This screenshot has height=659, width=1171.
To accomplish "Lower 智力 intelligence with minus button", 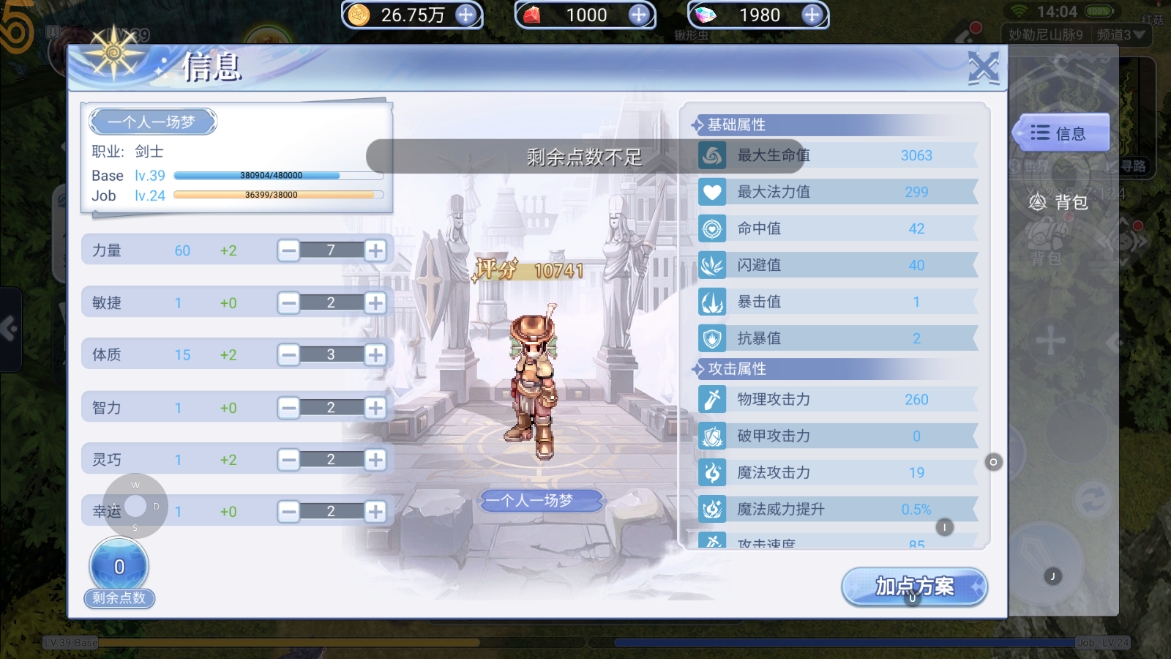I will point(289,407).
